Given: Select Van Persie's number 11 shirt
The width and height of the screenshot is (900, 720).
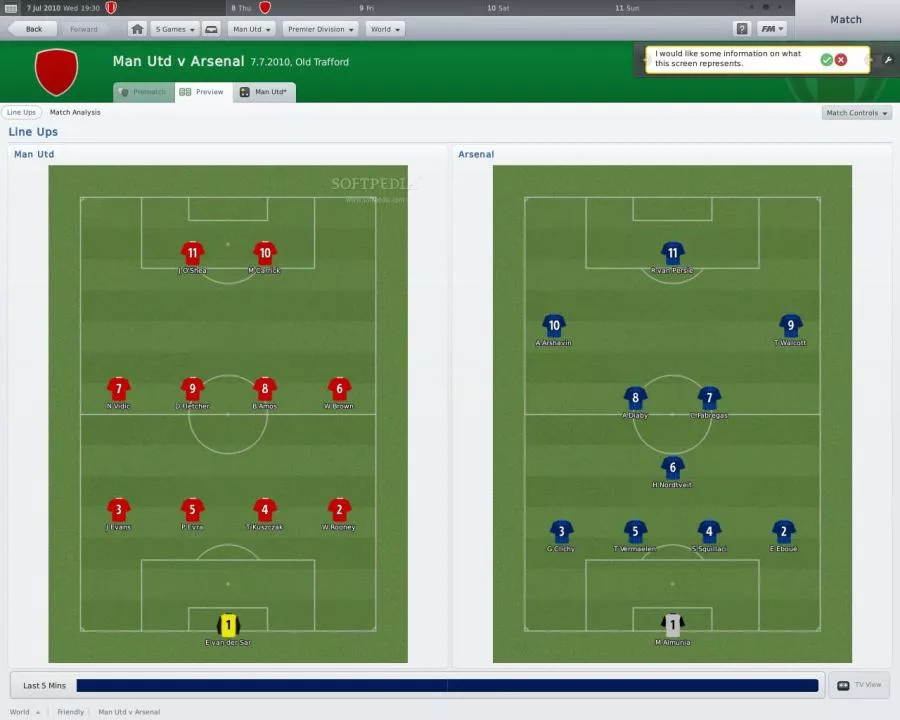Looking at the screenshot, I should [x=672, y=253].
